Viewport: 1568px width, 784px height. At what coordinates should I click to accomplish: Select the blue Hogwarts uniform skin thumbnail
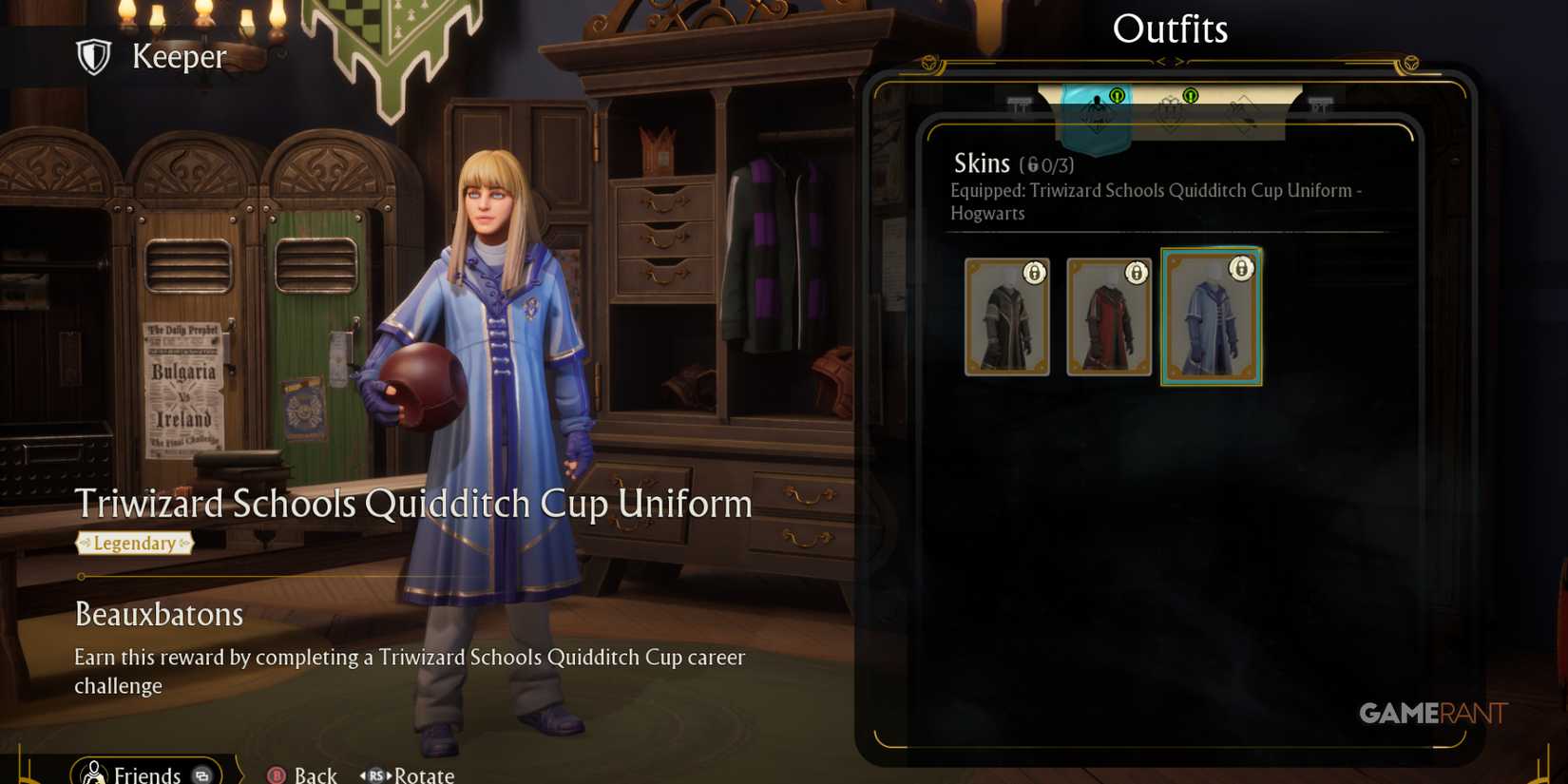tap(1212, 316)
